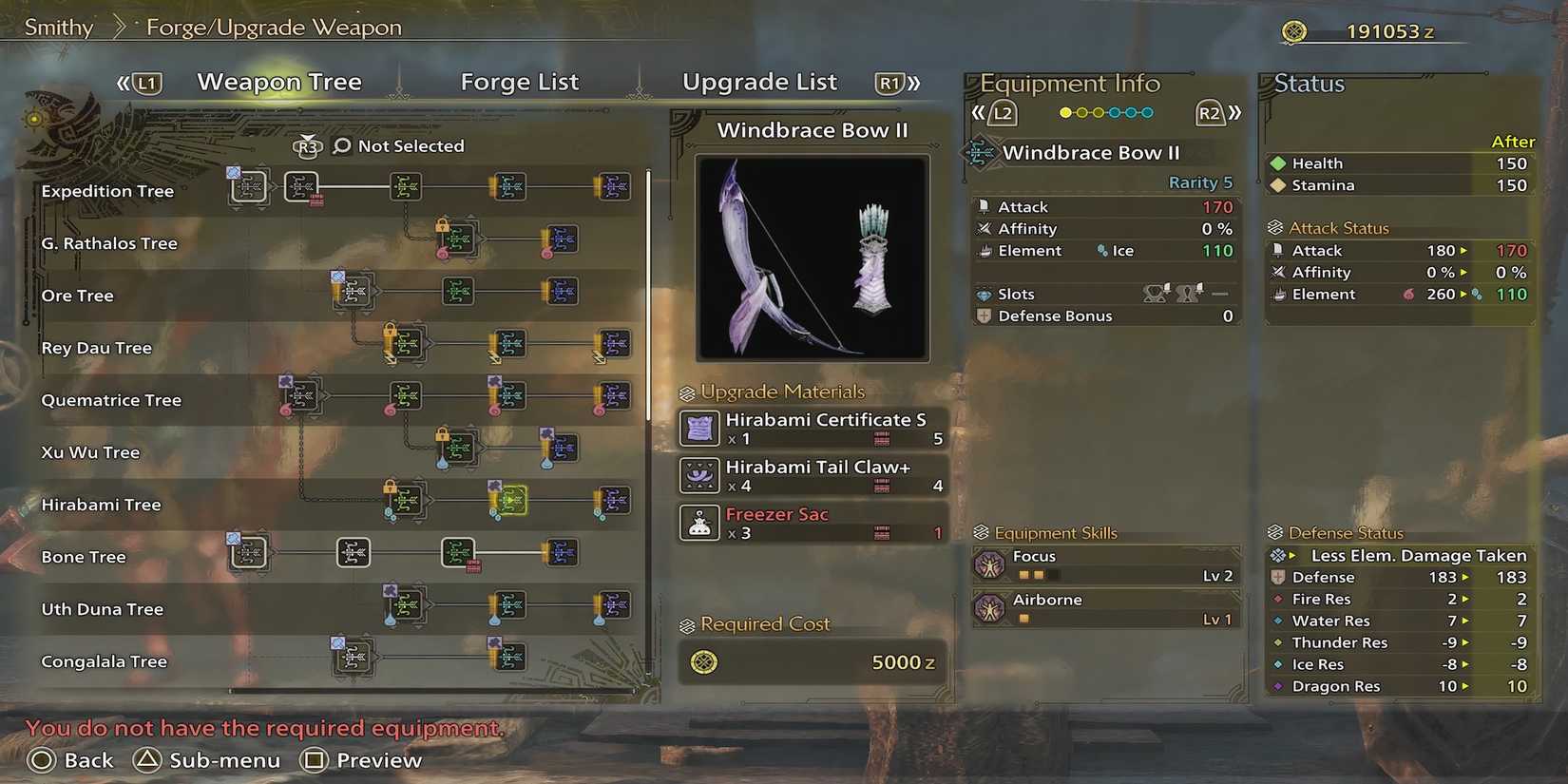1568x784 pixels.
Task: Click the yellow Equipment Info page indicator dot
Action: tap(1066, 112)
